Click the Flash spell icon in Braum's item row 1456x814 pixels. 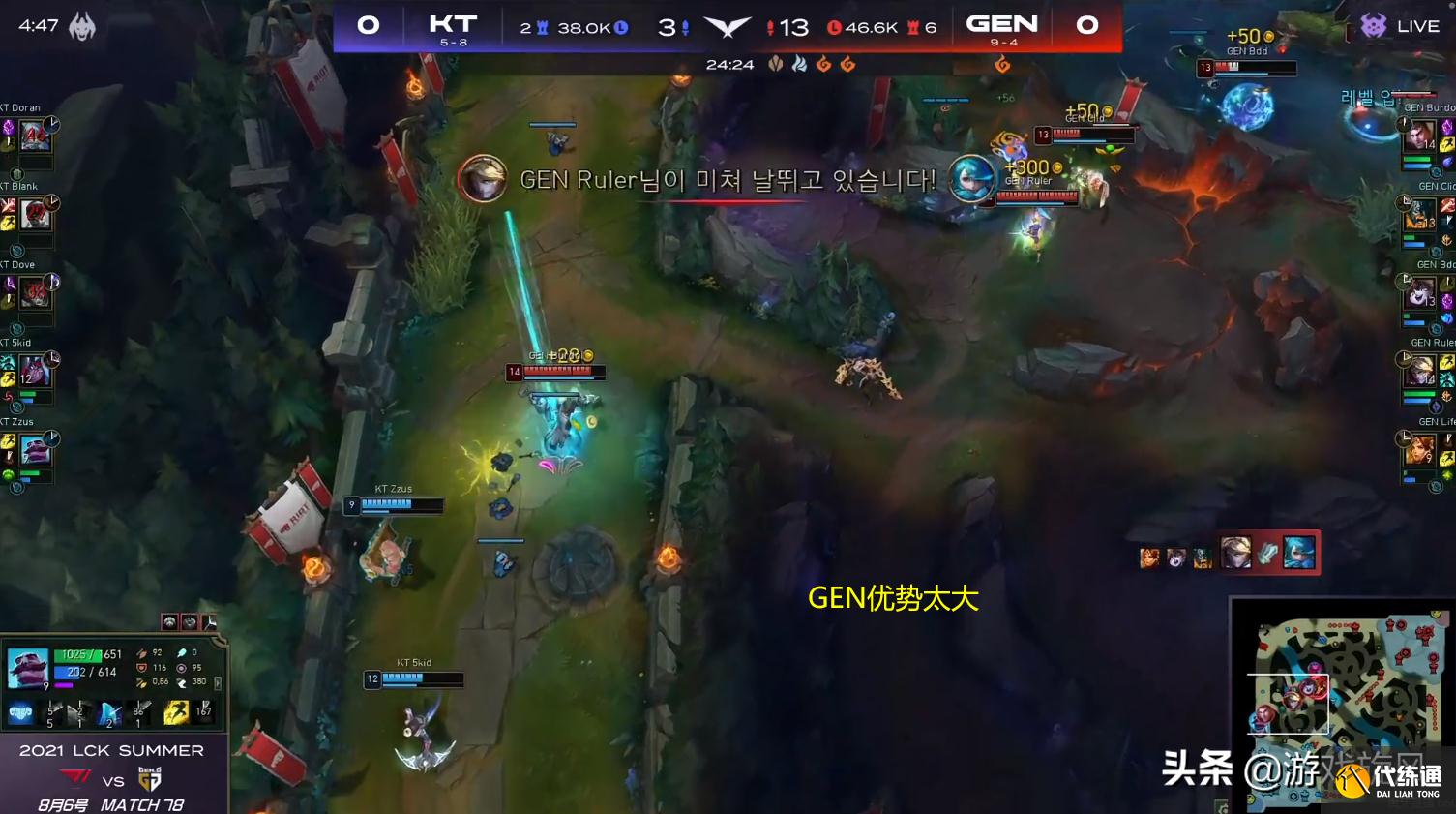177,712
